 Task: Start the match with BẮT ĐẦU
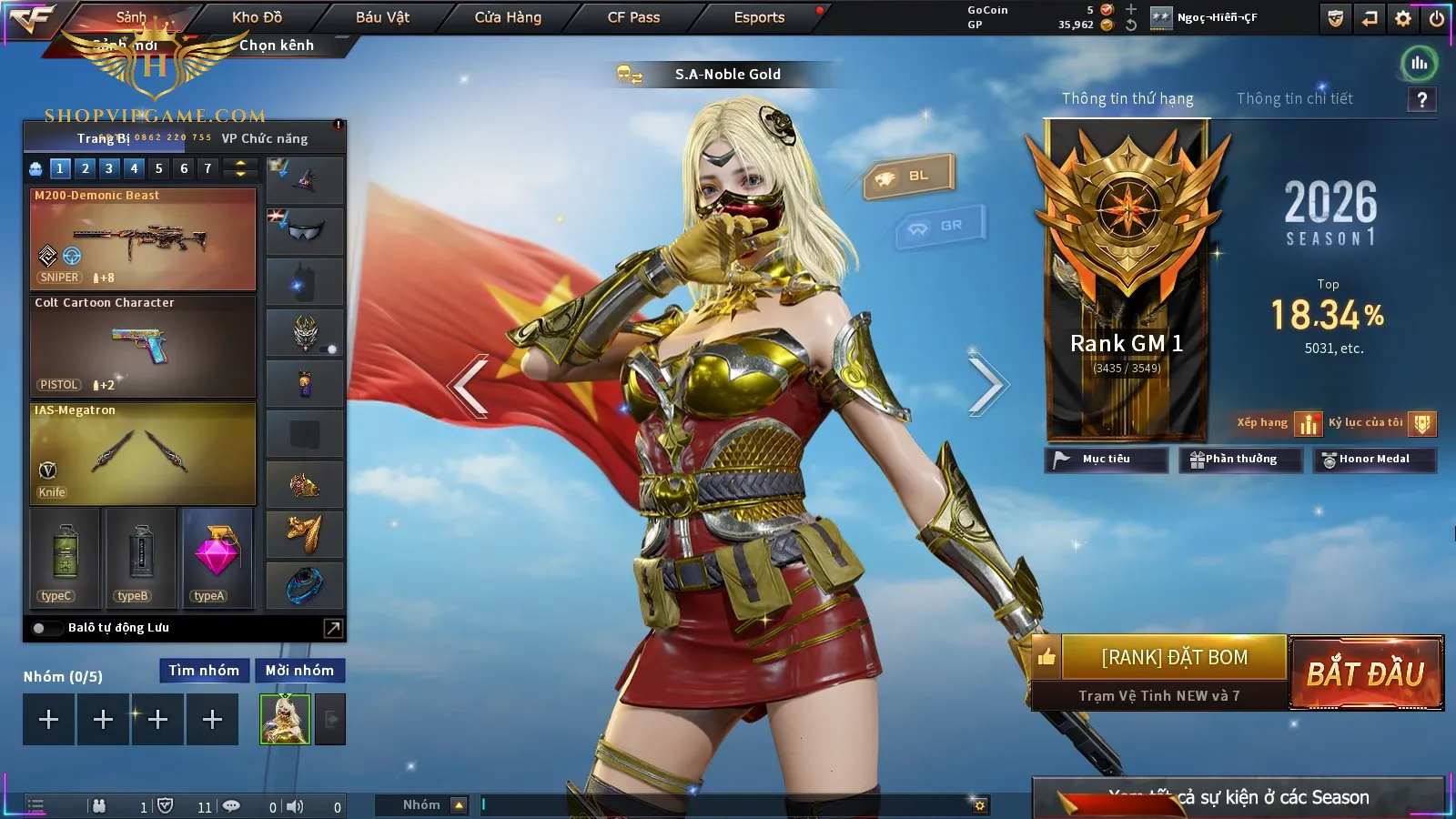click(x=1366, y=673)
